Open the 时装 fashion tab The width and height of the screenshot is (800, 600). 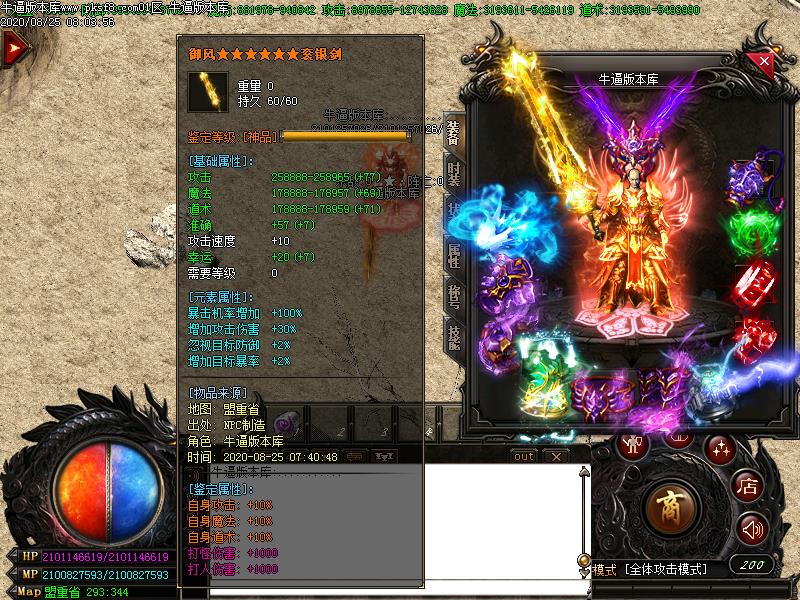coord(453,177)
